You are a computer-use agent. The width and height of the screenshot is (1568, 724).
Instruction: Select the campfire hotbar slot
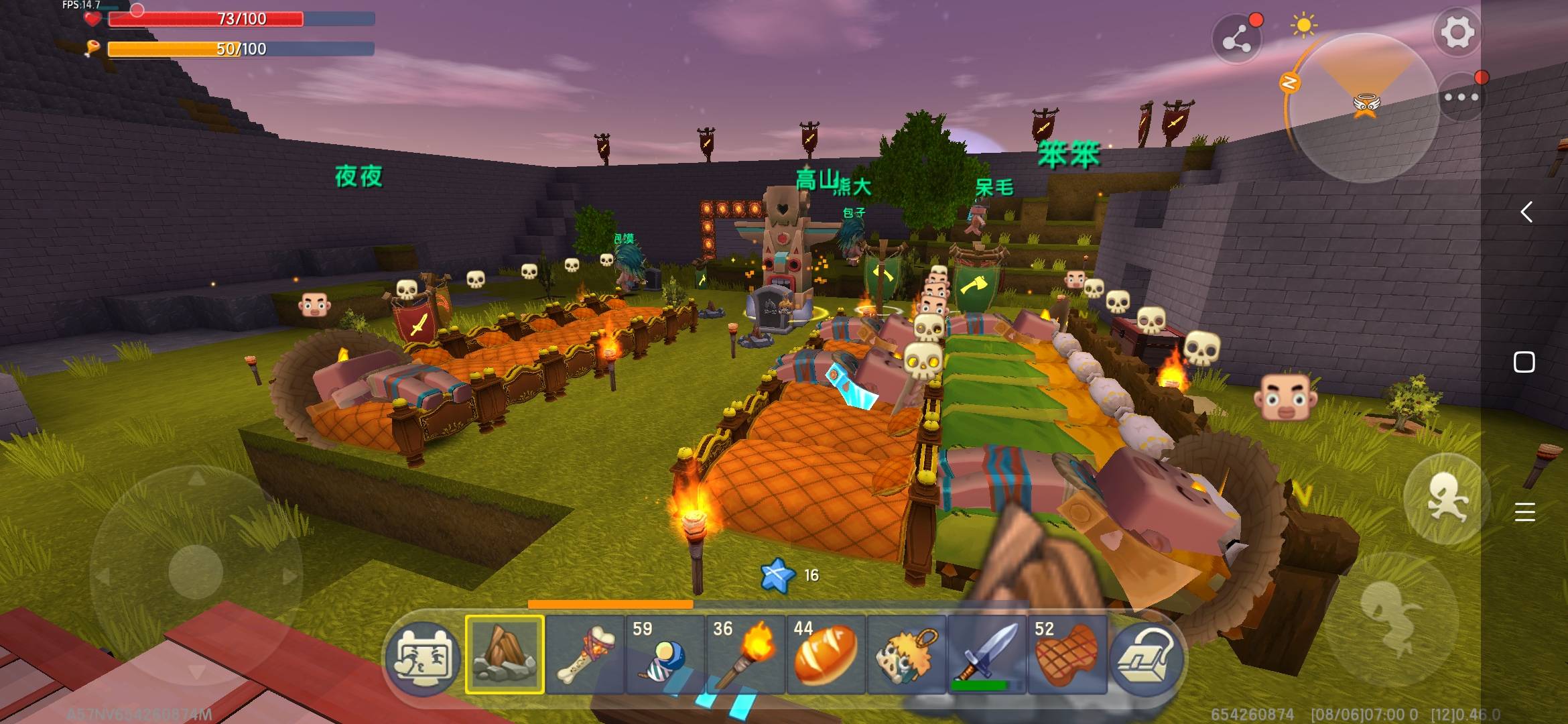click(505, 654)
